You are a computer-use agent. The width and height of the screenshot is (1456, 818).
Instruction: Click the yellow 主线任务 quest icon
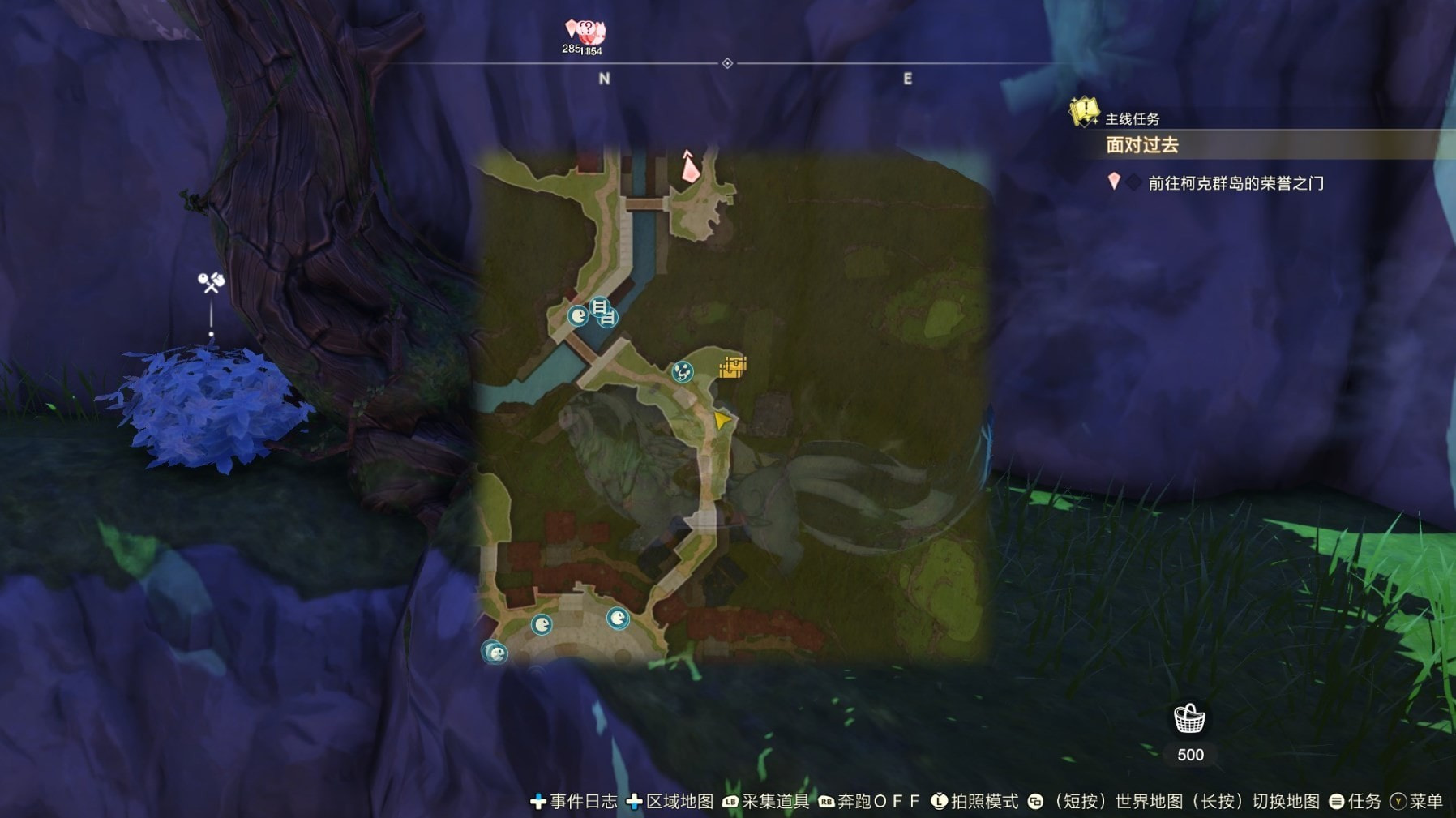pyautogui.click(x=1084, y=112)
